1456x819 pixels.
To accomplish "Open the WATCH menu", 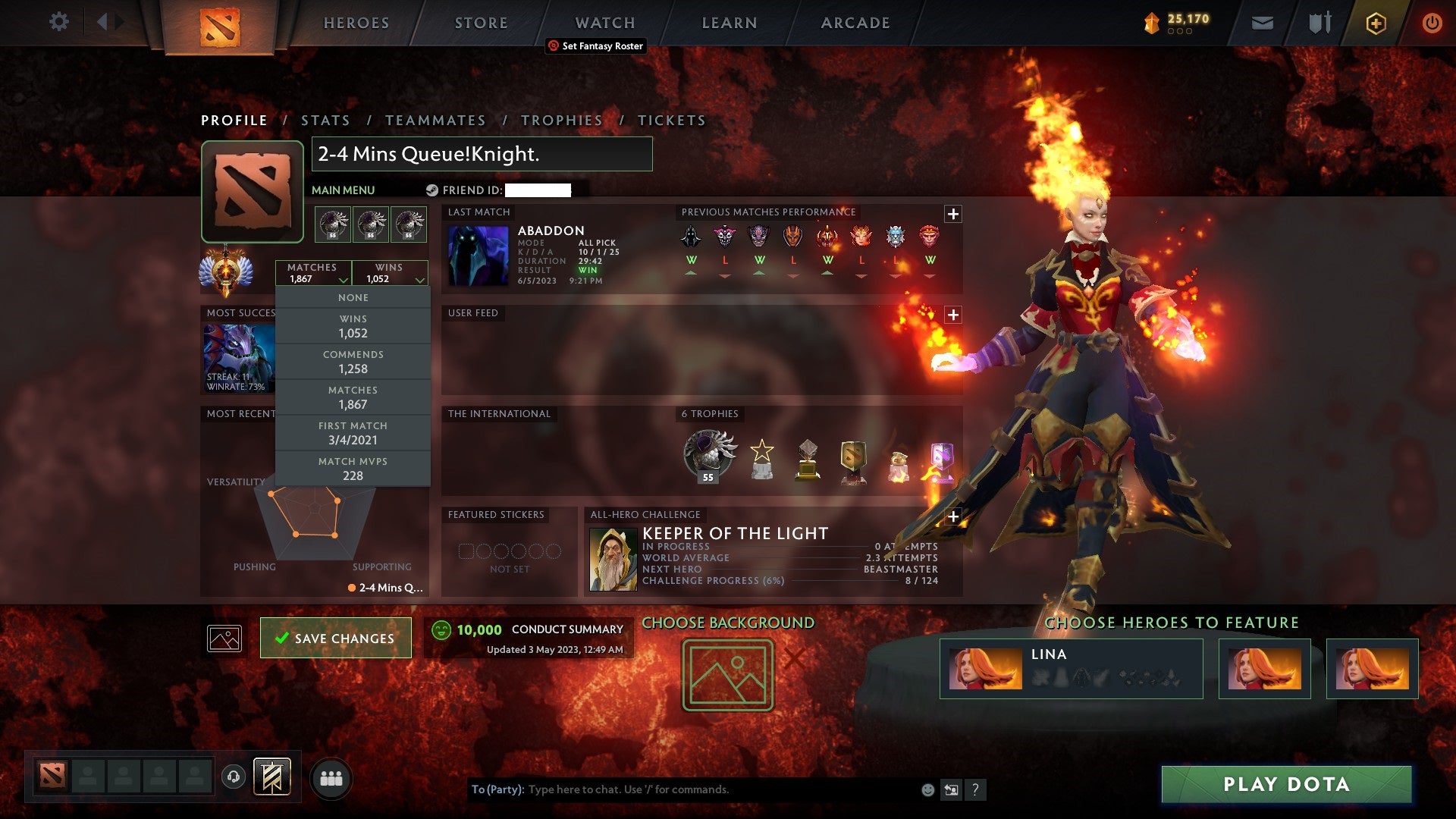I will (604, 22).
